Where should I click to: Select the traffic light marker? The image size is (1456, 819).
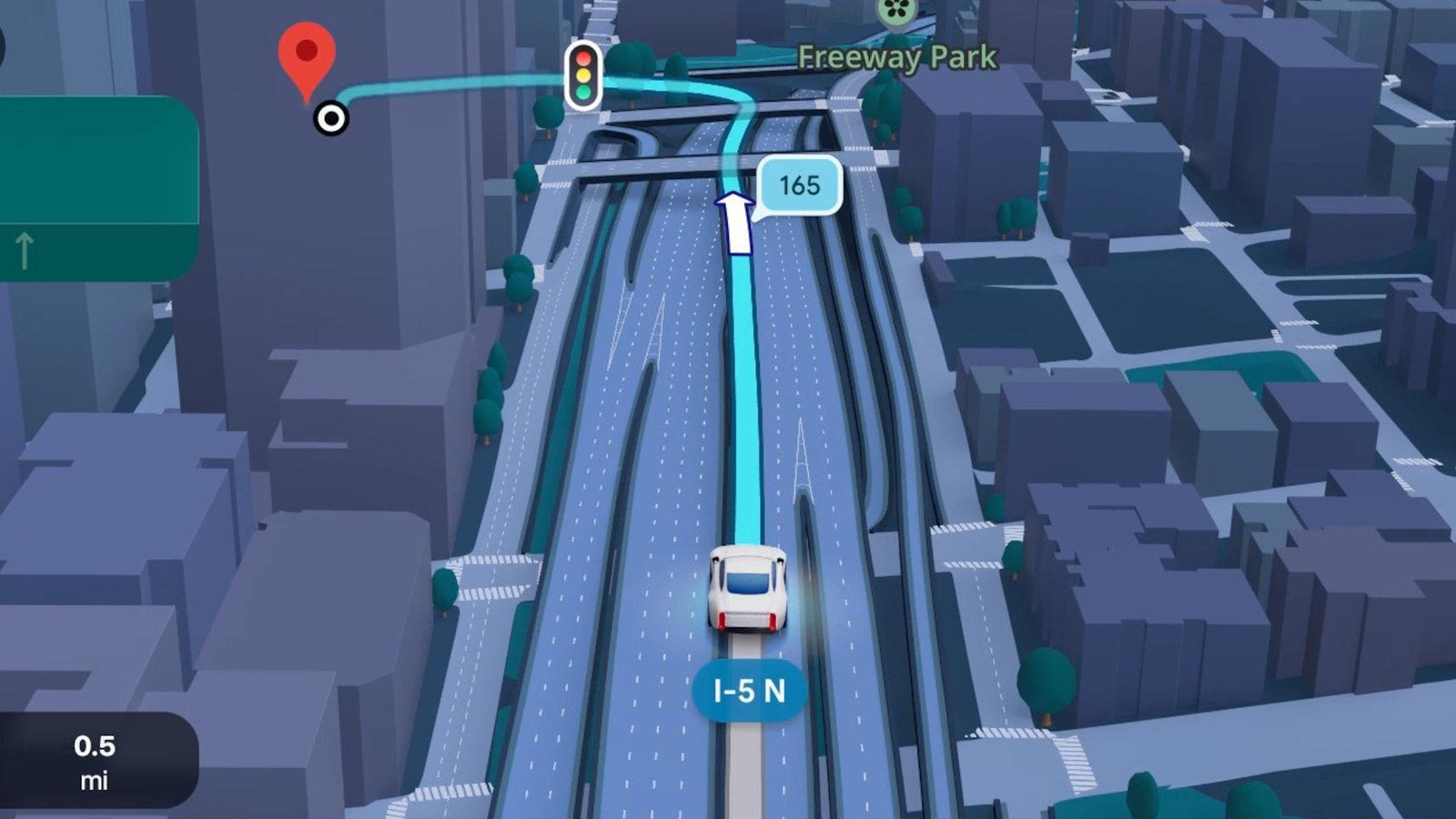click(583, 76)
